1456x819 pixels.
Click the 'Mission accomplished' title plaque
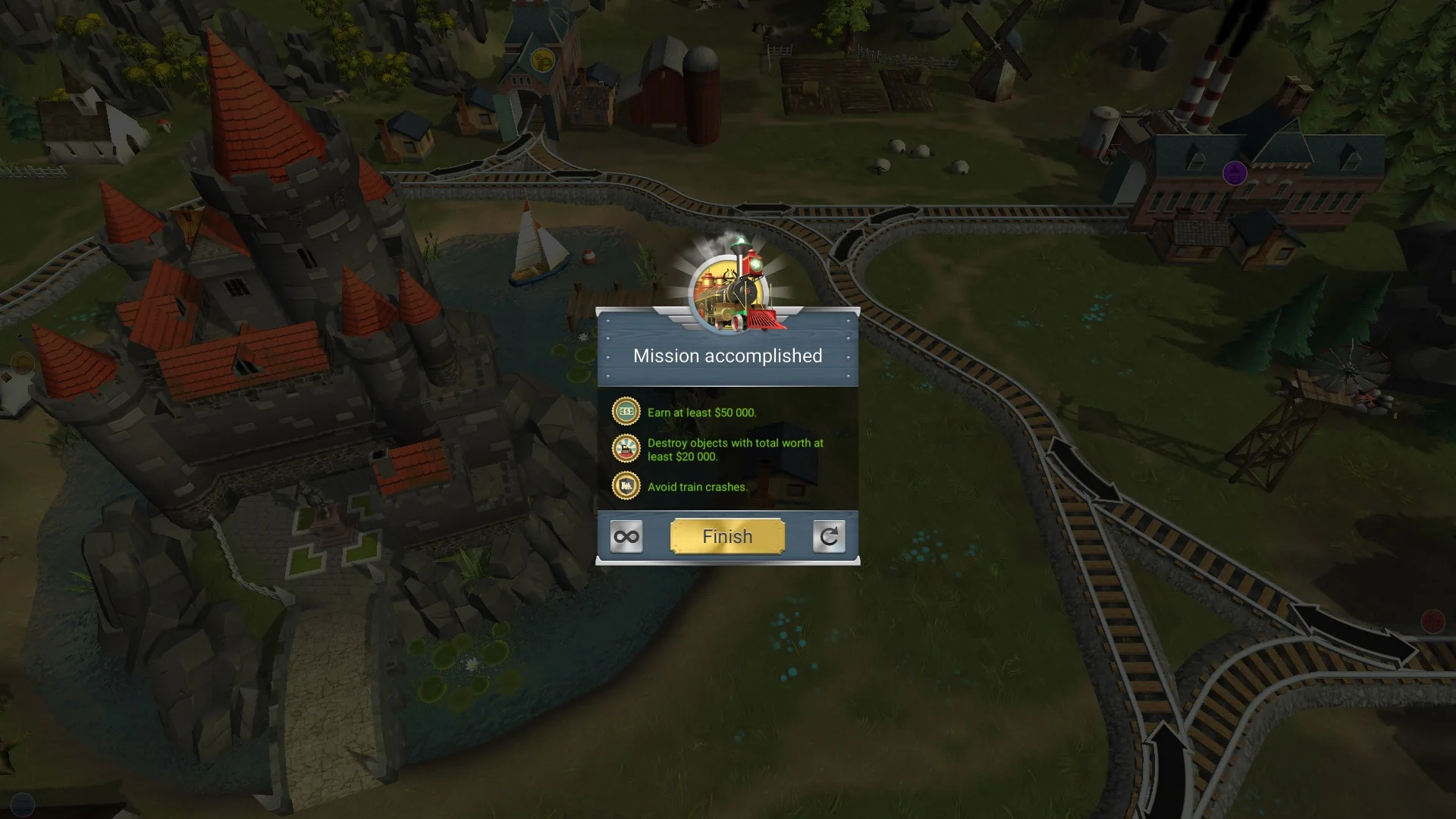tap(726, 356)
